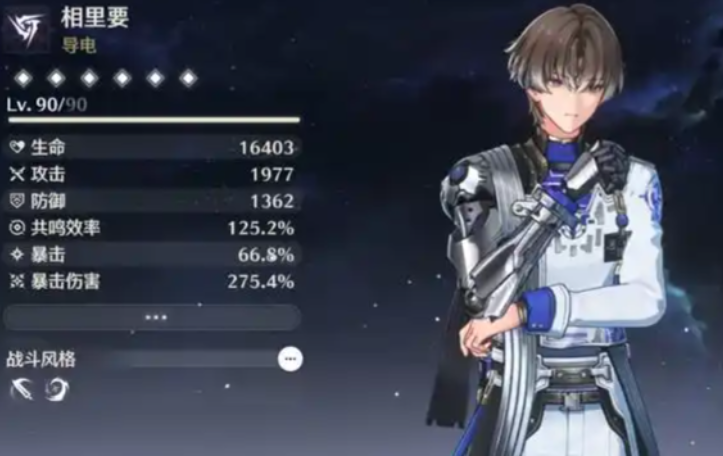Expand the full stats list with the wide ellipsis bar
Screen dimensions: 723x456
tap(153, 318)
